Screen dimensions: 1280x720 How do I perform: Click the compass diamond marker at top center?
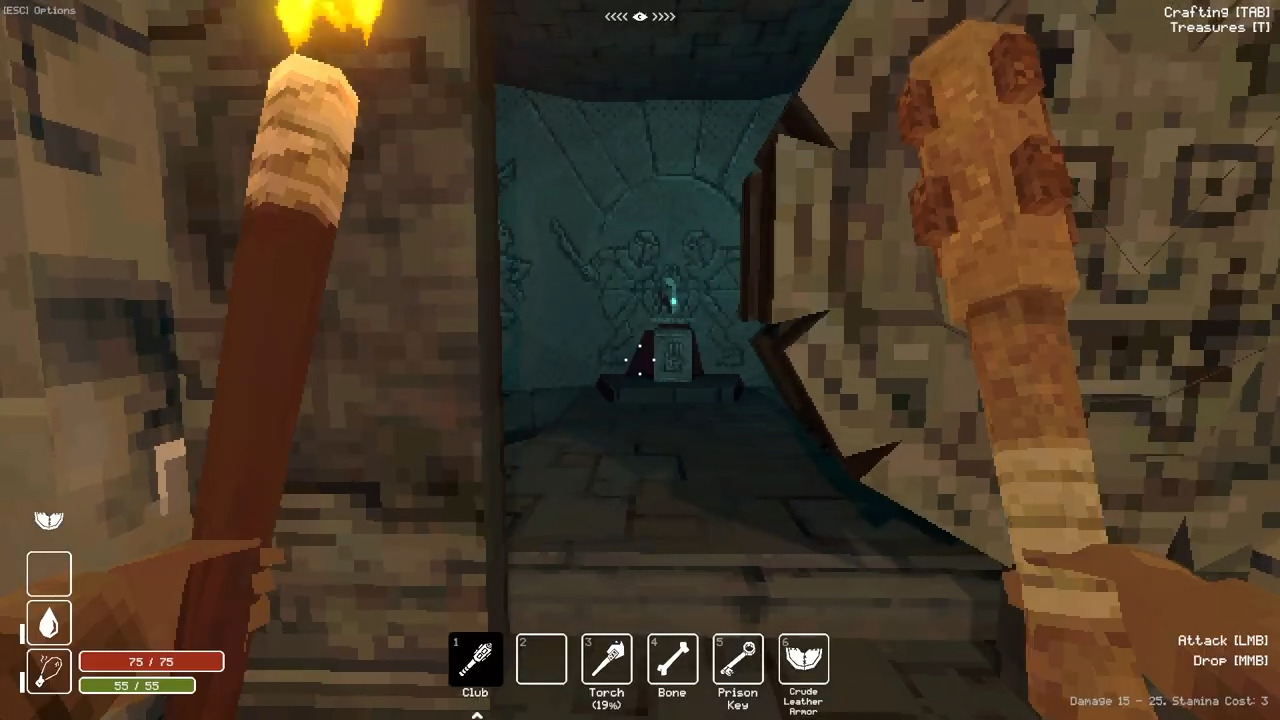coord(640,16)
